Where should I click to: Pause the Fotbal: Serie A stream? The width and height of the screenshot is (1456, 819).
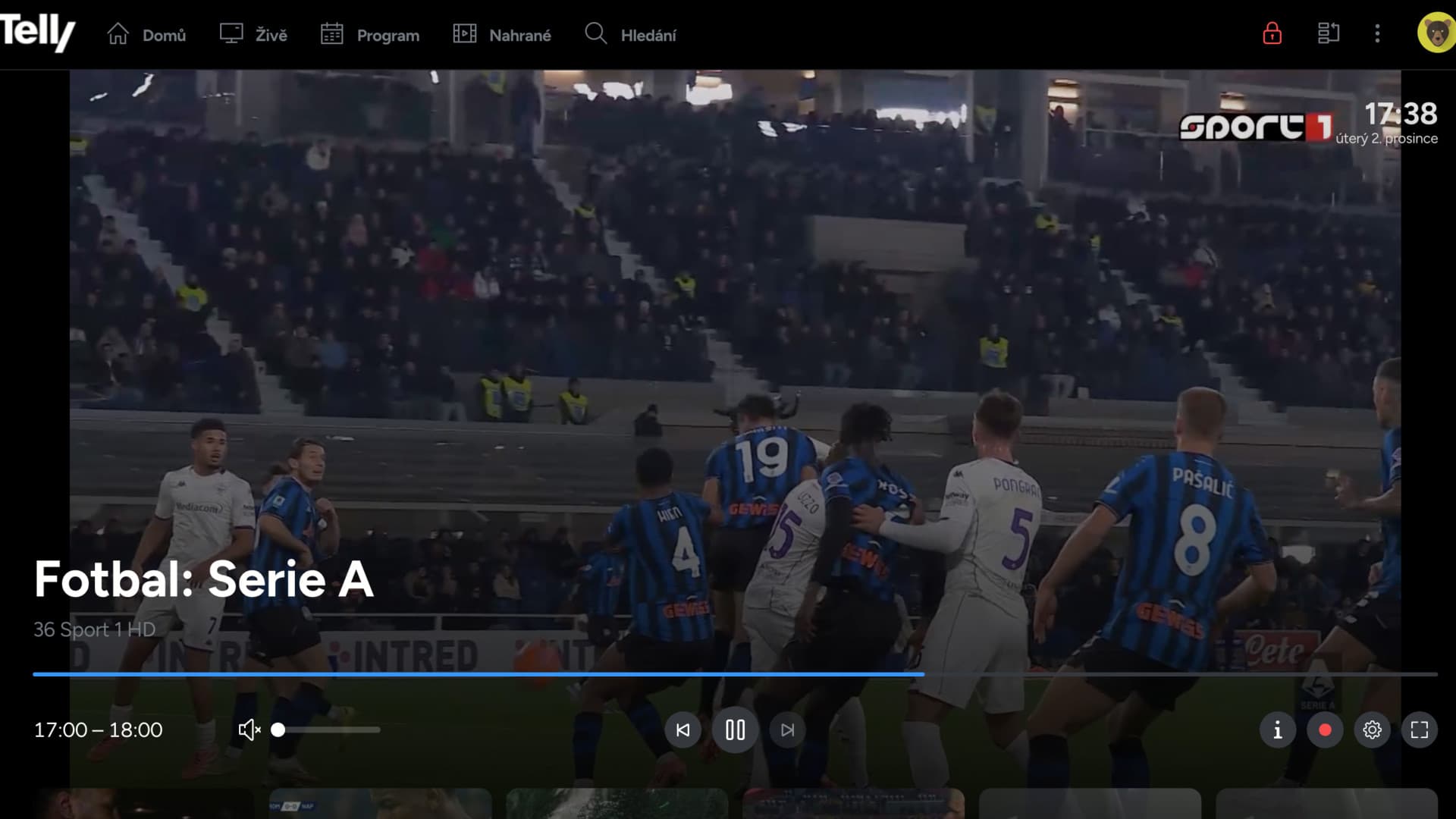734,730
